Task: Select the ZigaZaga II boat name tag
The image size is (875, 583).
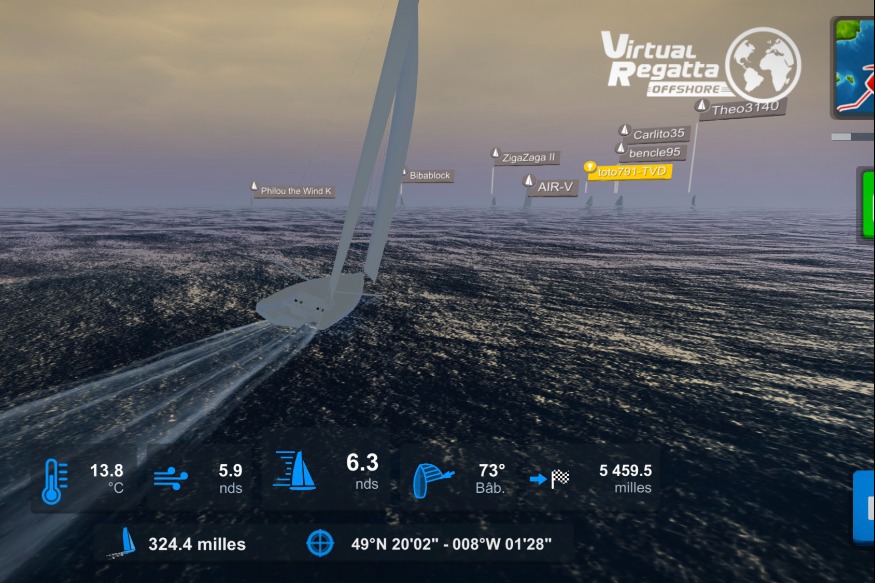Action: (529, 157)
